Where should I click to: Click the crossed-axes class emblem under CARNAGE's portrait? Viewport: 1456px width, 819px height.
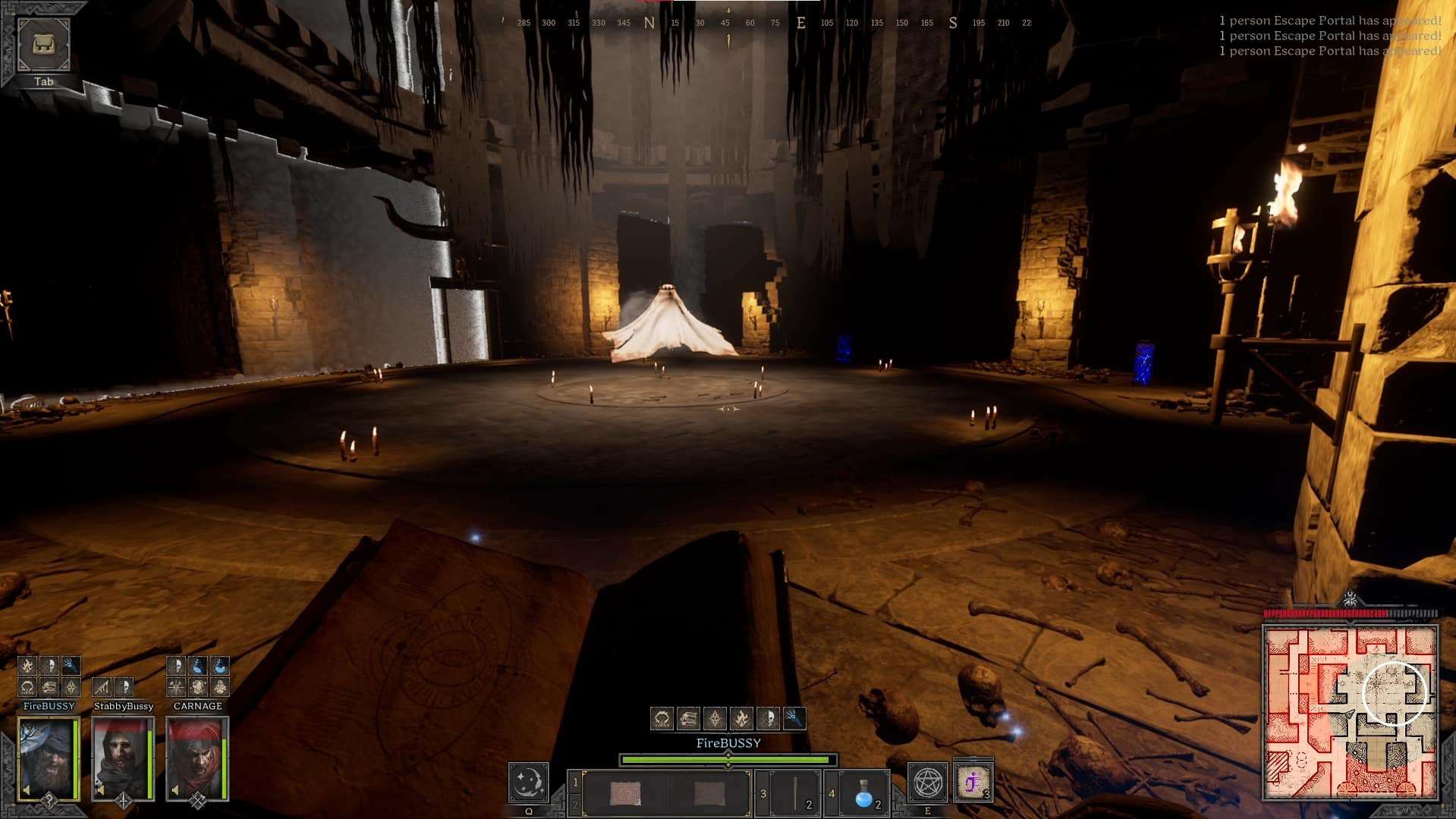197,802
